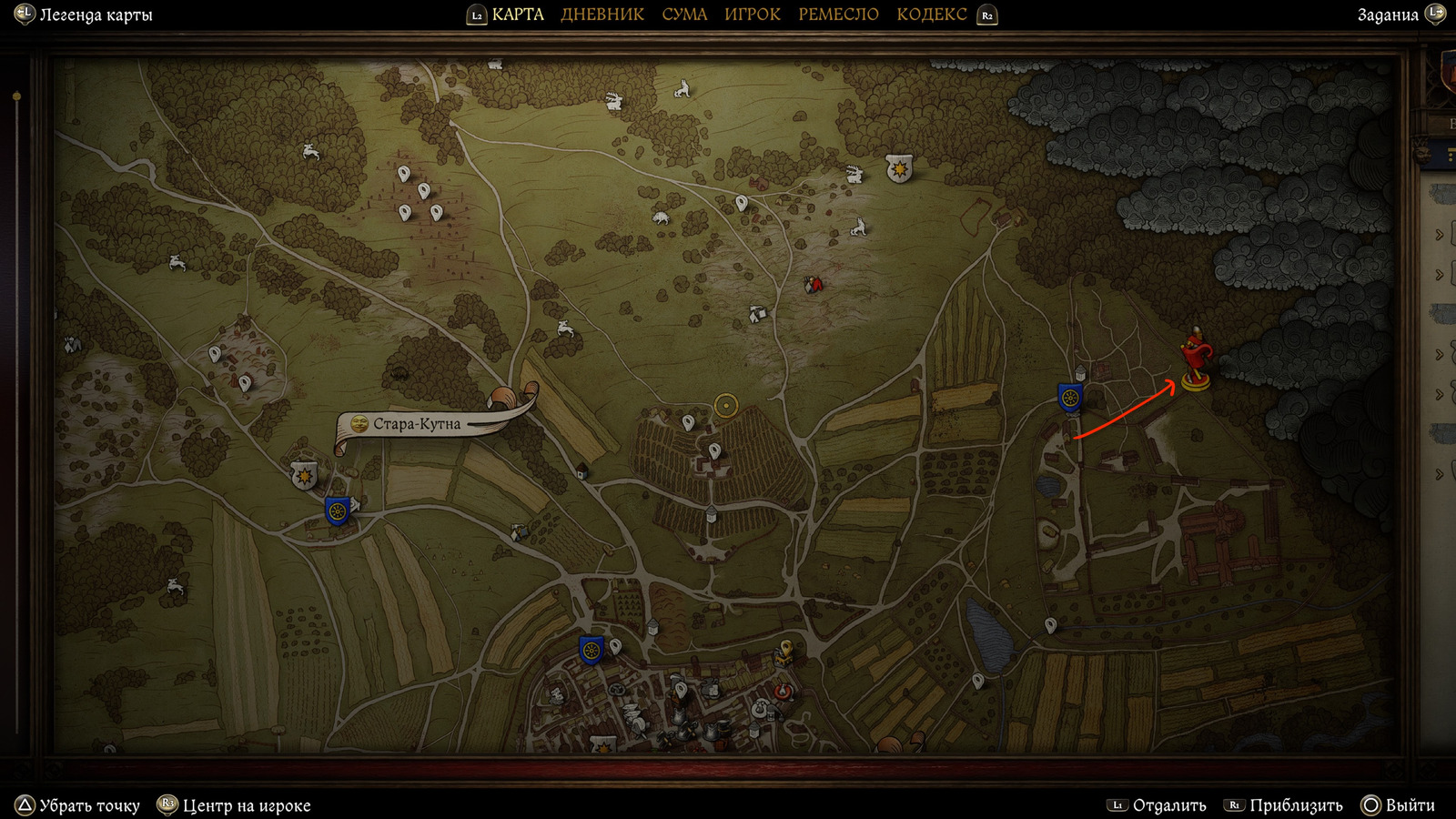Click the yellow circle waypoint marker
Viewport: 1456px width, 819px height.
pyautogui.click(x=725, y=405)
